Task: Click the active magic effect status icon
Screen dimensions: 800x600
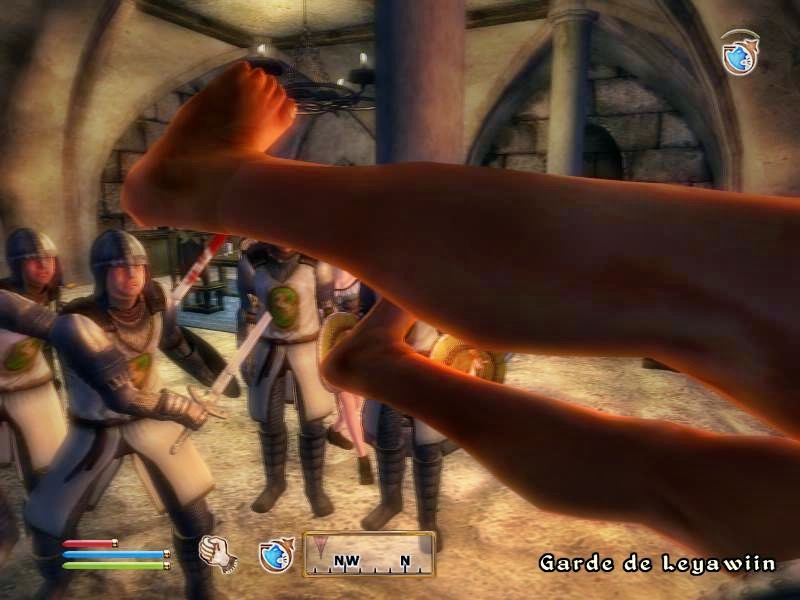Action: pos(739,54)
